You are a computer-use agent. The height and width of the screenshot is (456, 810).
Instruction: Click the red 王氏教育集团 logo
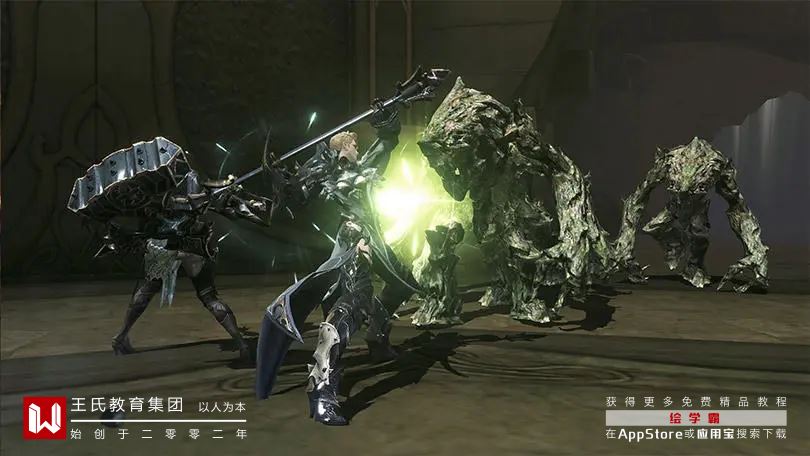tap(45, 419)
